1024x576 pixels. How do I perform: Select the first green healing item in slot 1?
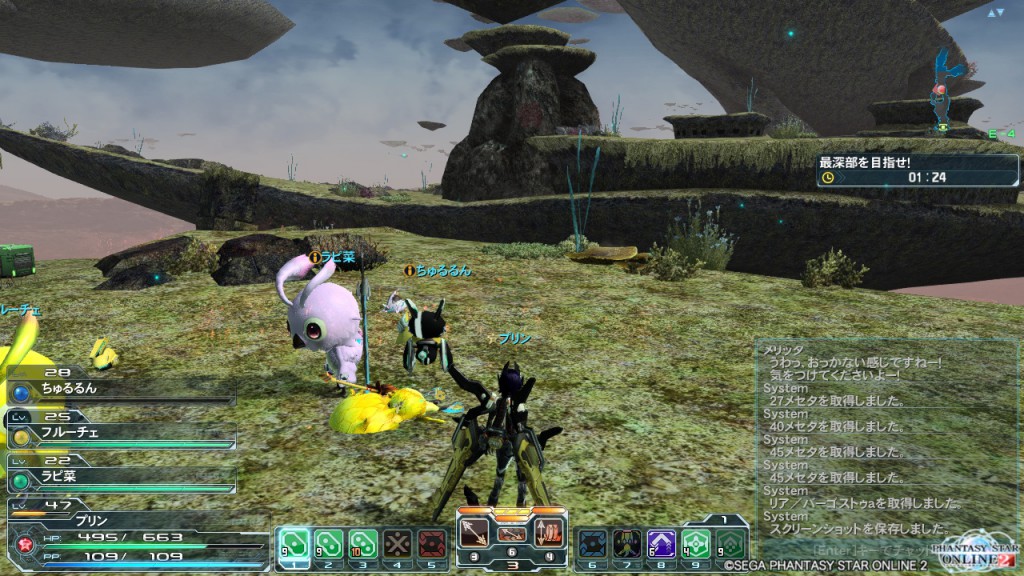click(x=294, y=543)
